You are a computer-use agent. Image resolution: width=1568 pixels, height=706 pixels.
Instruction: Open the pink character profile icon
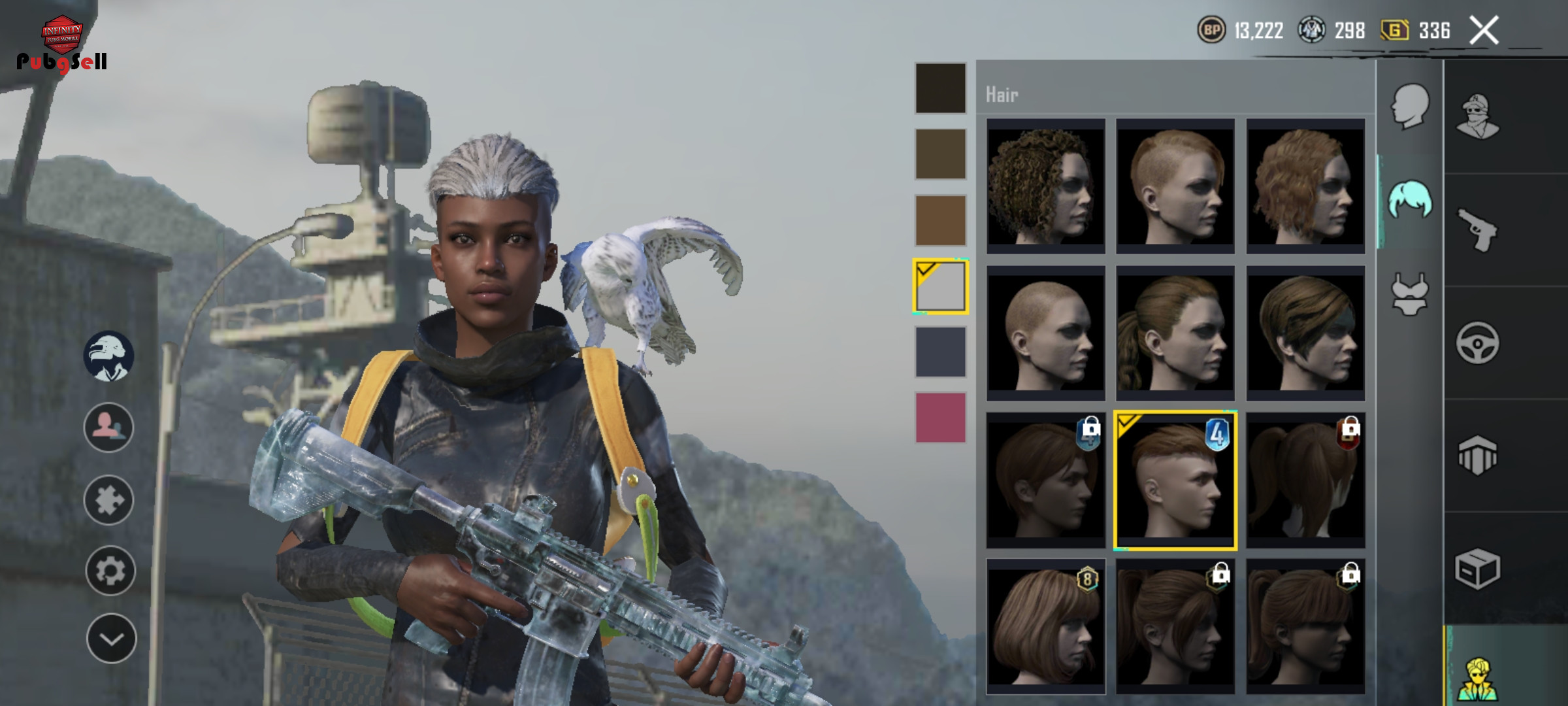108,428
